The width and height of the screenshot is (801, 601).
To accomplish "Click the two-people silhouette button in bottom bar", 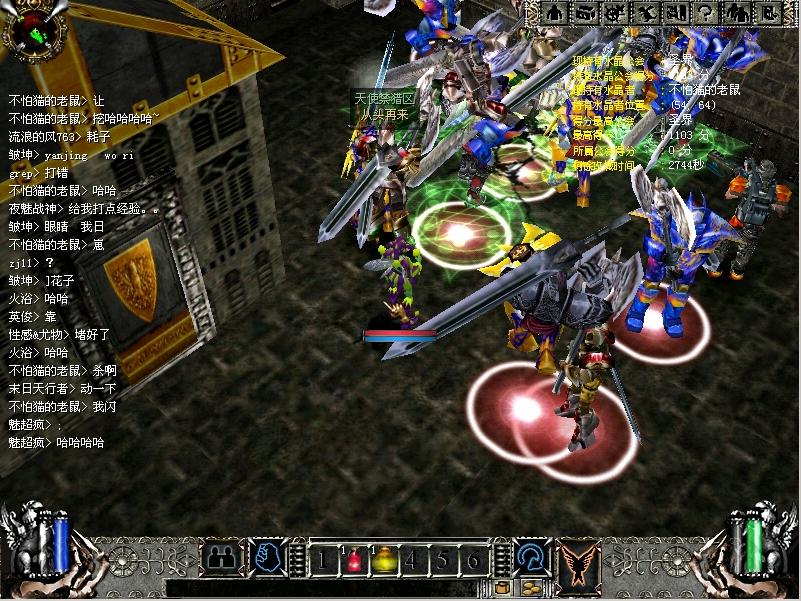I will pyautogui.click(x=220, y=558).
